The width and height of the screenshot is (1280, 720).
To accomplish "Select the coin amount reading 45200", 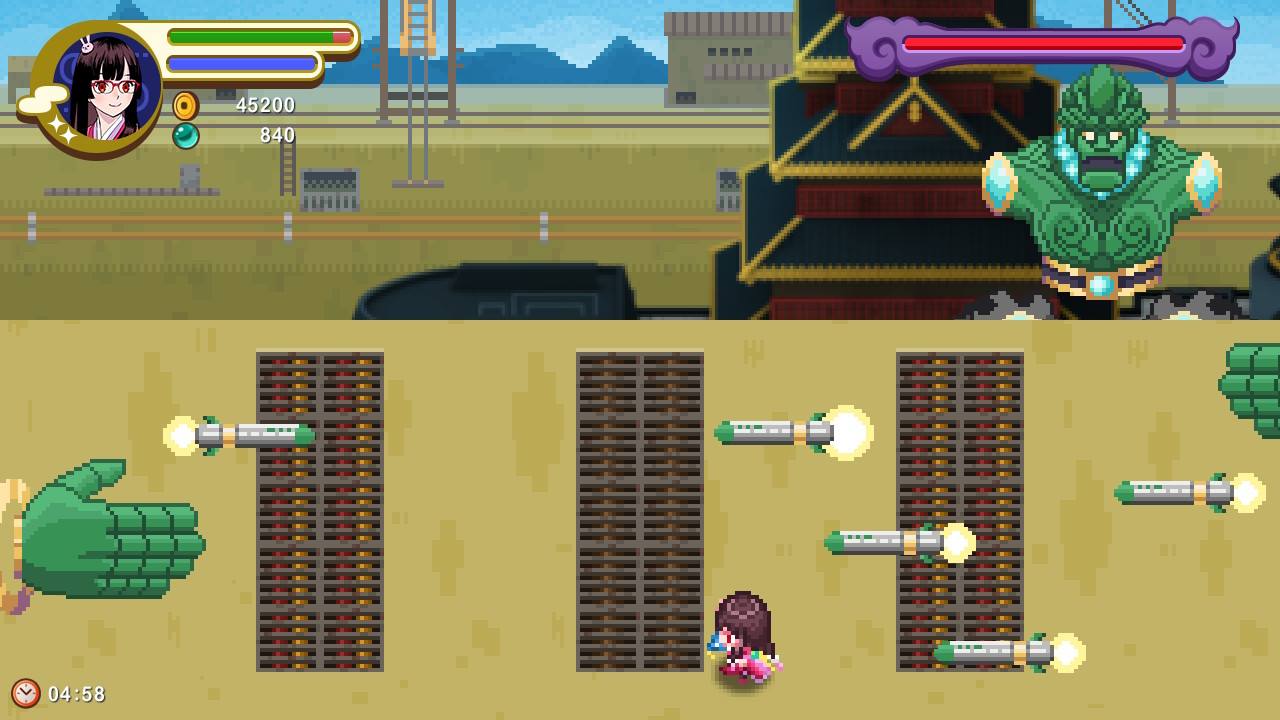I will (268, 105).
